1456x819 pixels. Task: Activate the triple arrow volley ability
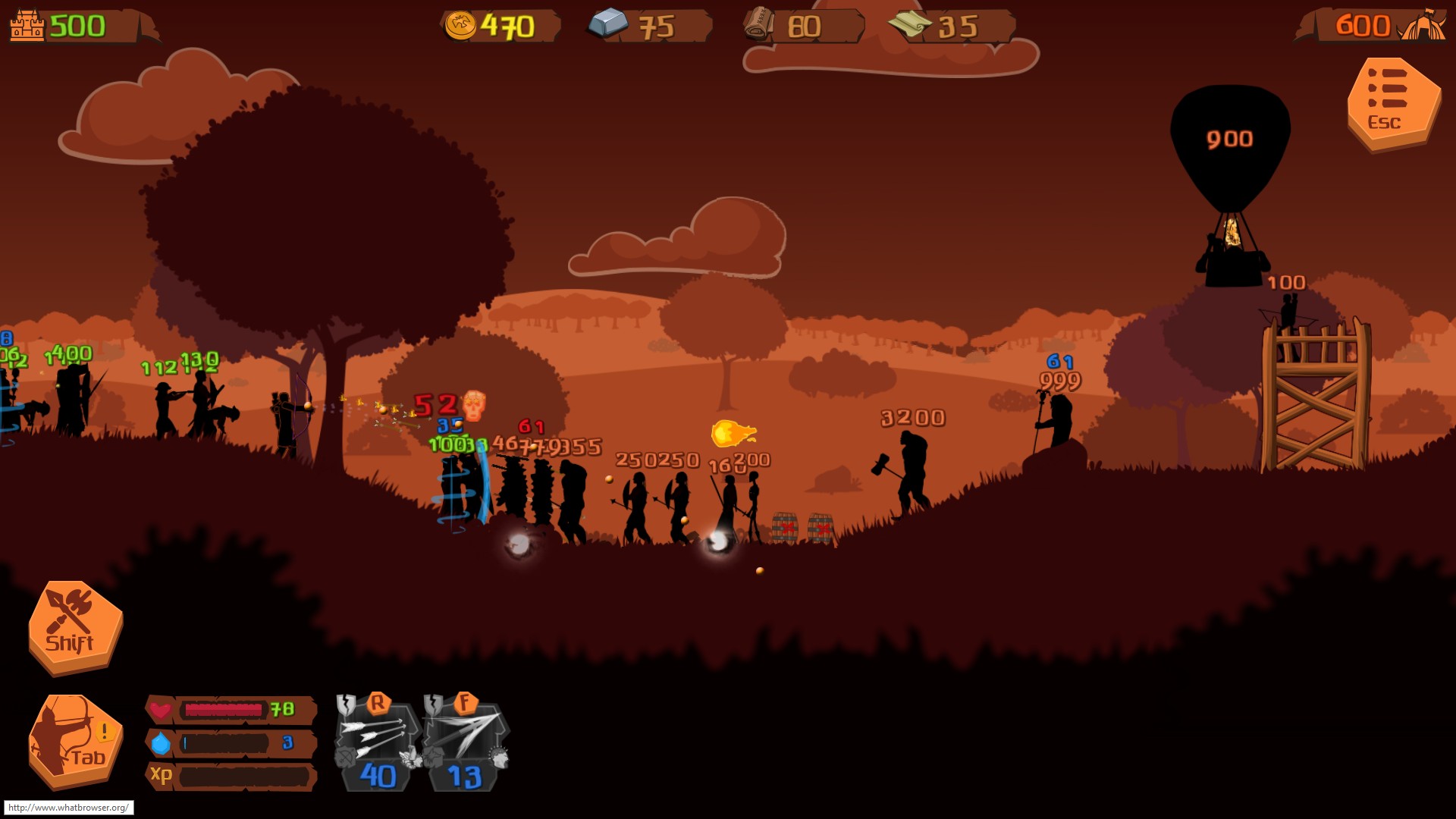378,742
